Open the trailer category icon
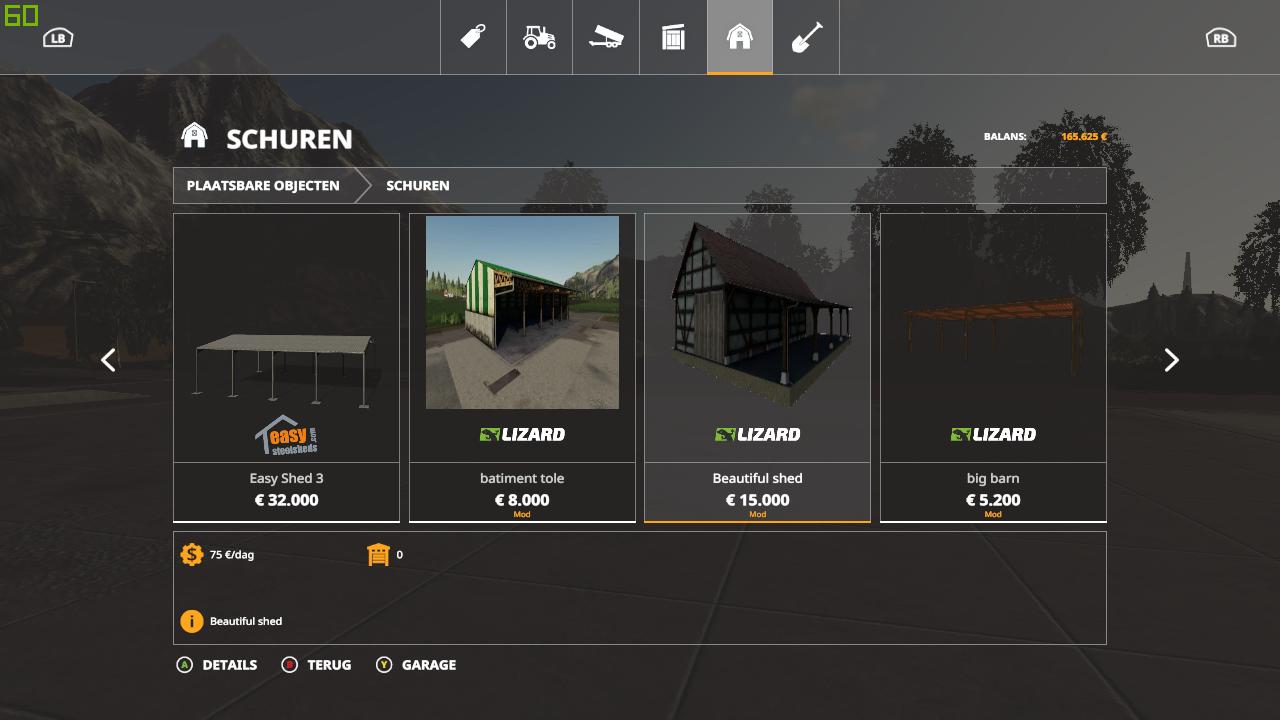The image size is (1280, 720). click(x=606, y=37)
